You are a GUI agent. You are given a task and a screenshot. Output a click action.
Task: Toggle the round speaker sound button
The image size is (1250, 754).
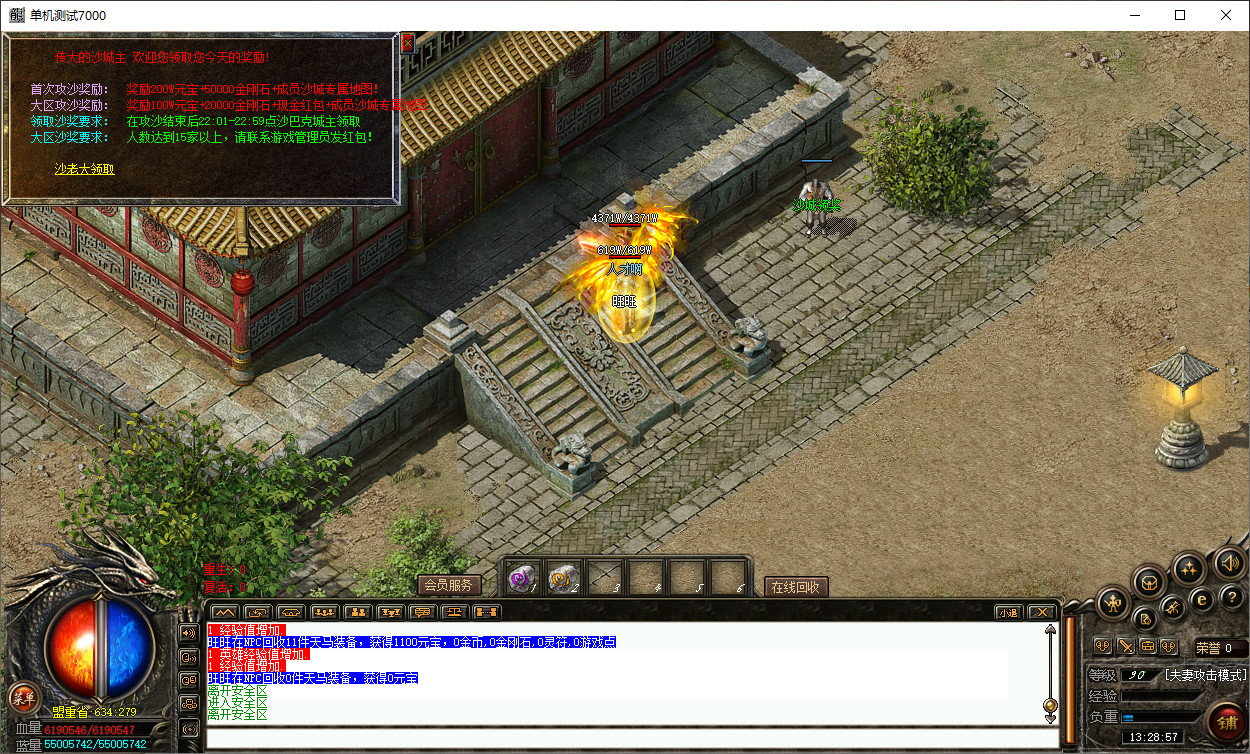click(x=1230, y=563)
